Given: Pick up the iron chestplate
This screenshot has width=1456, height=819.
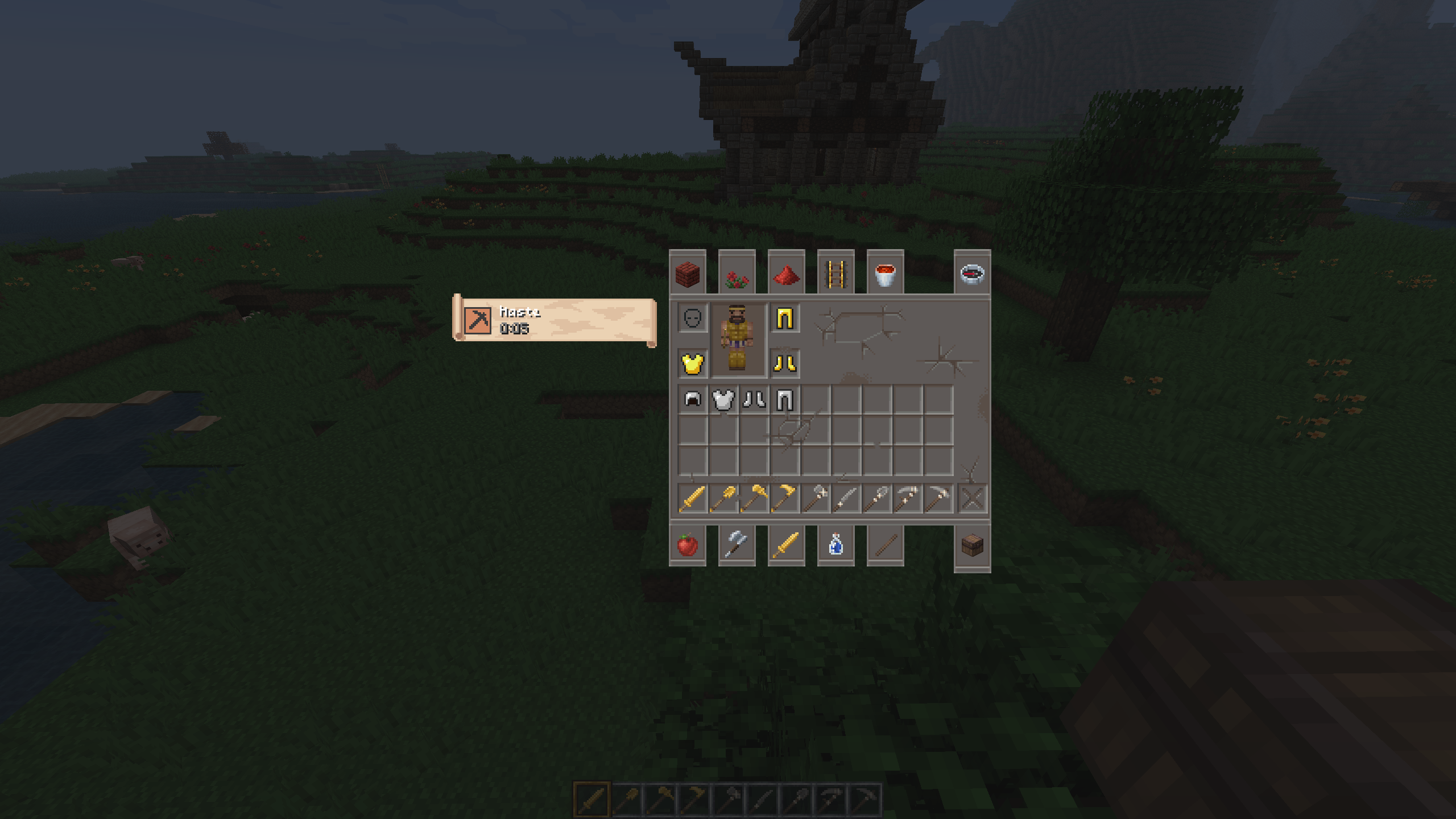Looking at the screenshot, I should [723, 400].
